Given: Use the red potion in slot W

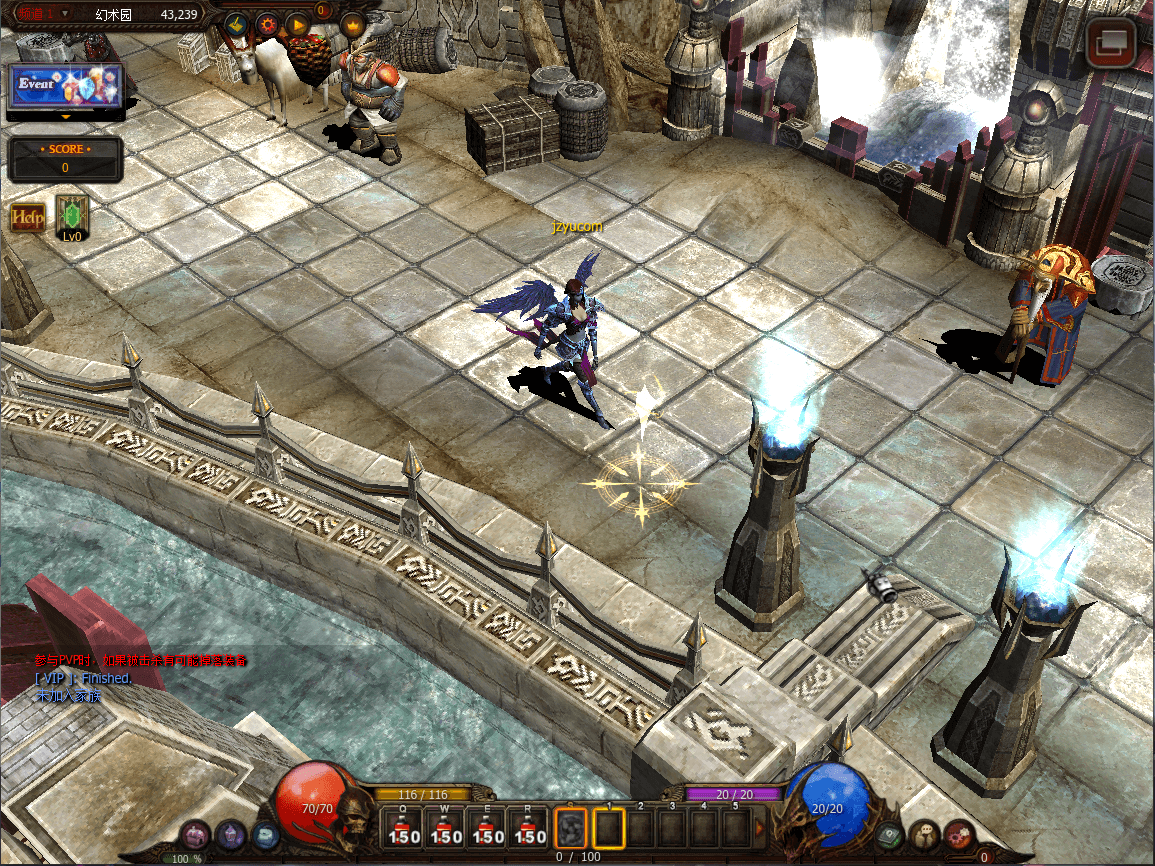Looking at the screenshot, I should pos(445,828).
